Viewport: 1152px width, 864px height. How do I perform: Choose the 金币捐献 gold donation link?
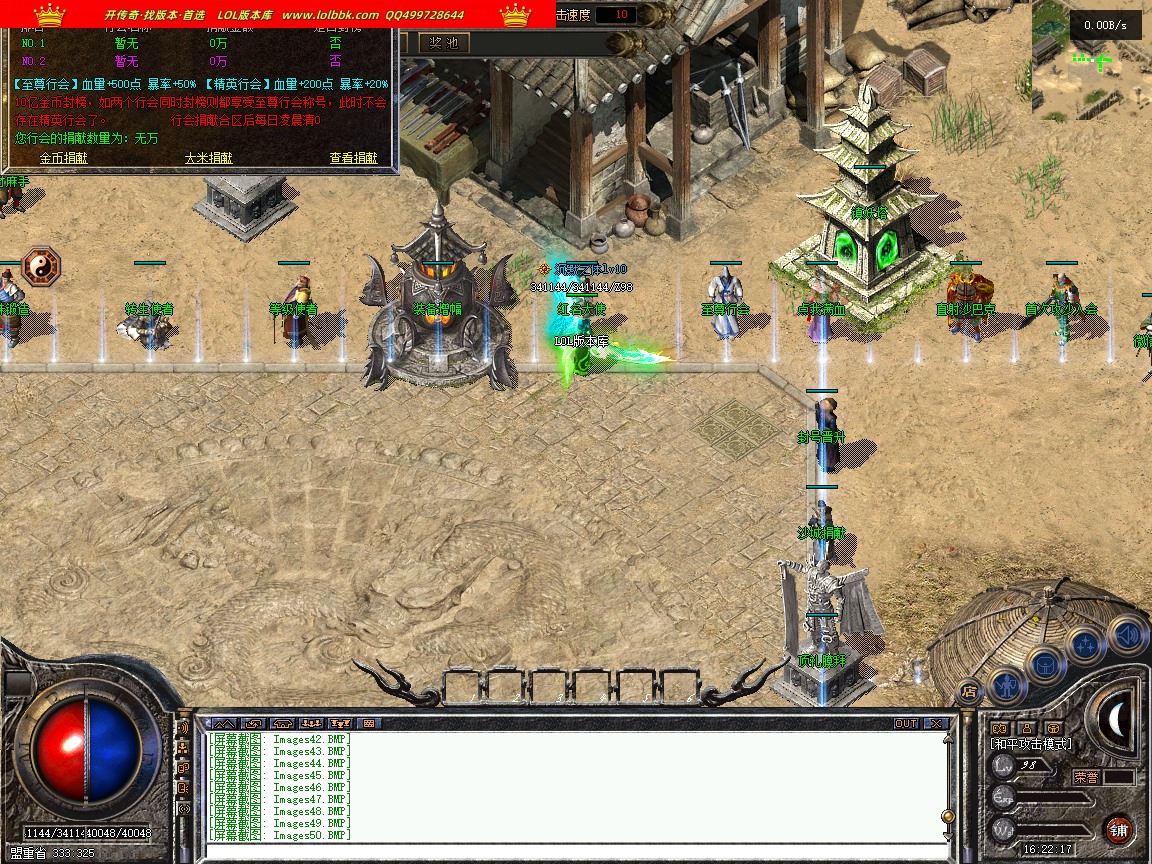click(63, 158)
